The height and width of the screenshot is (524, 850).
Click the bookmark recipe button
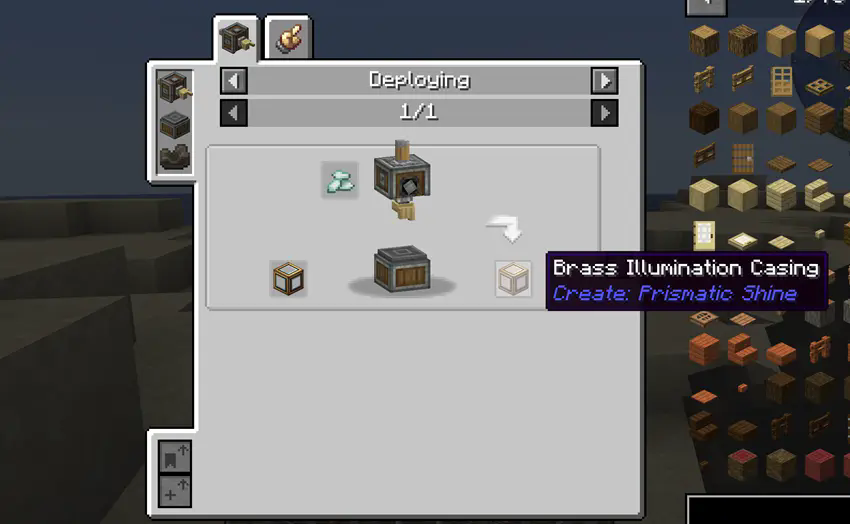click(x=175, y=457)
